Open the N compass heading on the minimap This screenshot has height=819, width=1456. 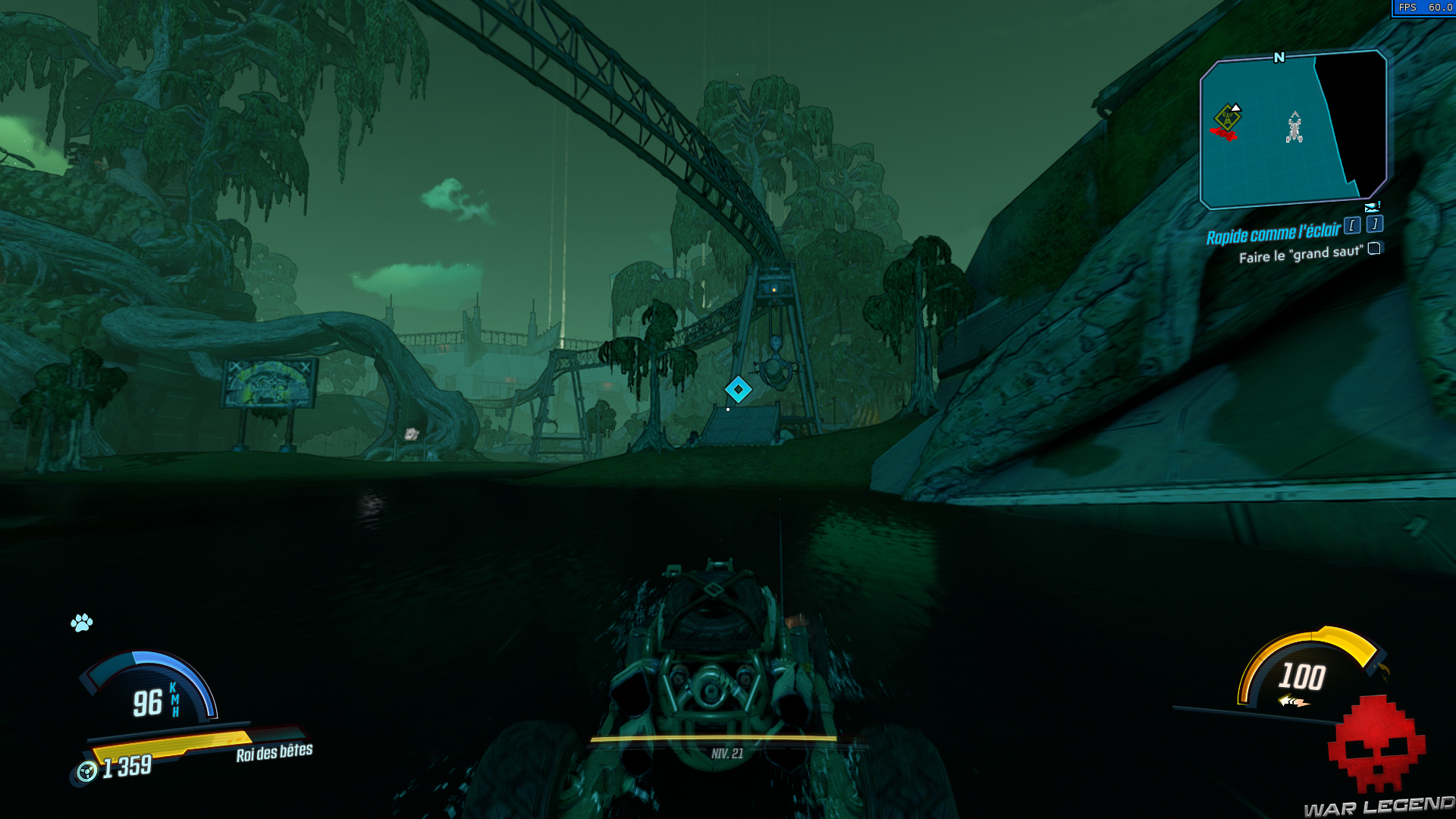click(1279, 58)
